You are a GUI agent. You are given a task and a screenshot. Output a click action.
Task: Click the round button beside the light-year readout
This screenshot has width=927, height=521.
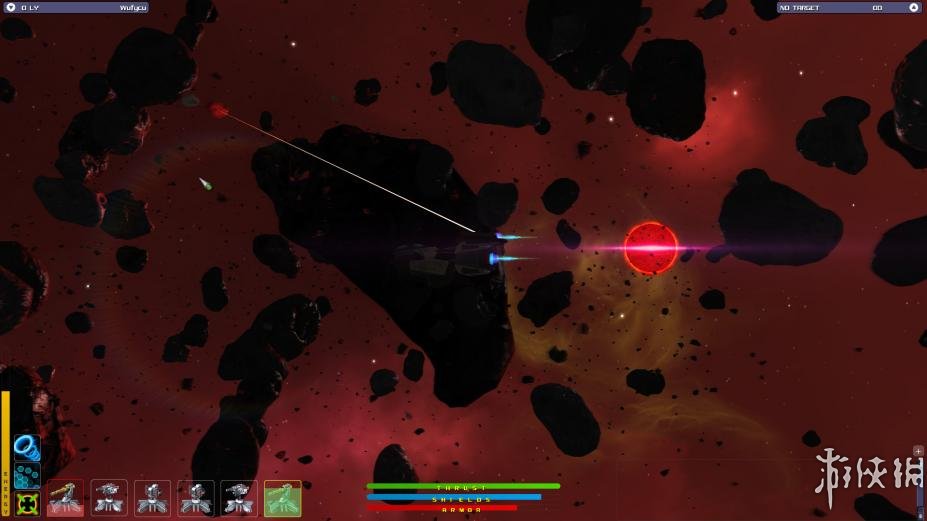(10, 7)
